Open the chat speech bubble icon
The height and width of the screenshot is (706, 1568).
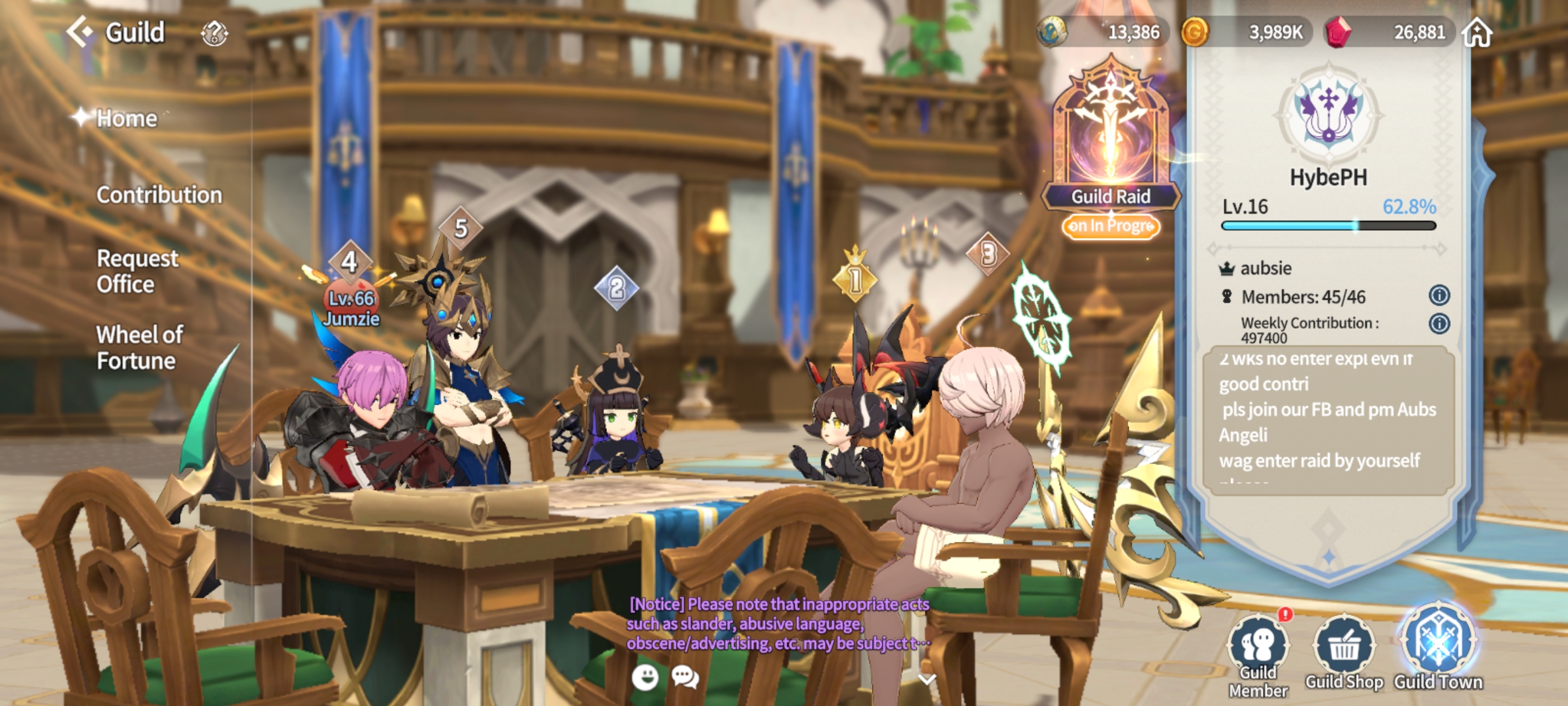[x=685, y=677]
